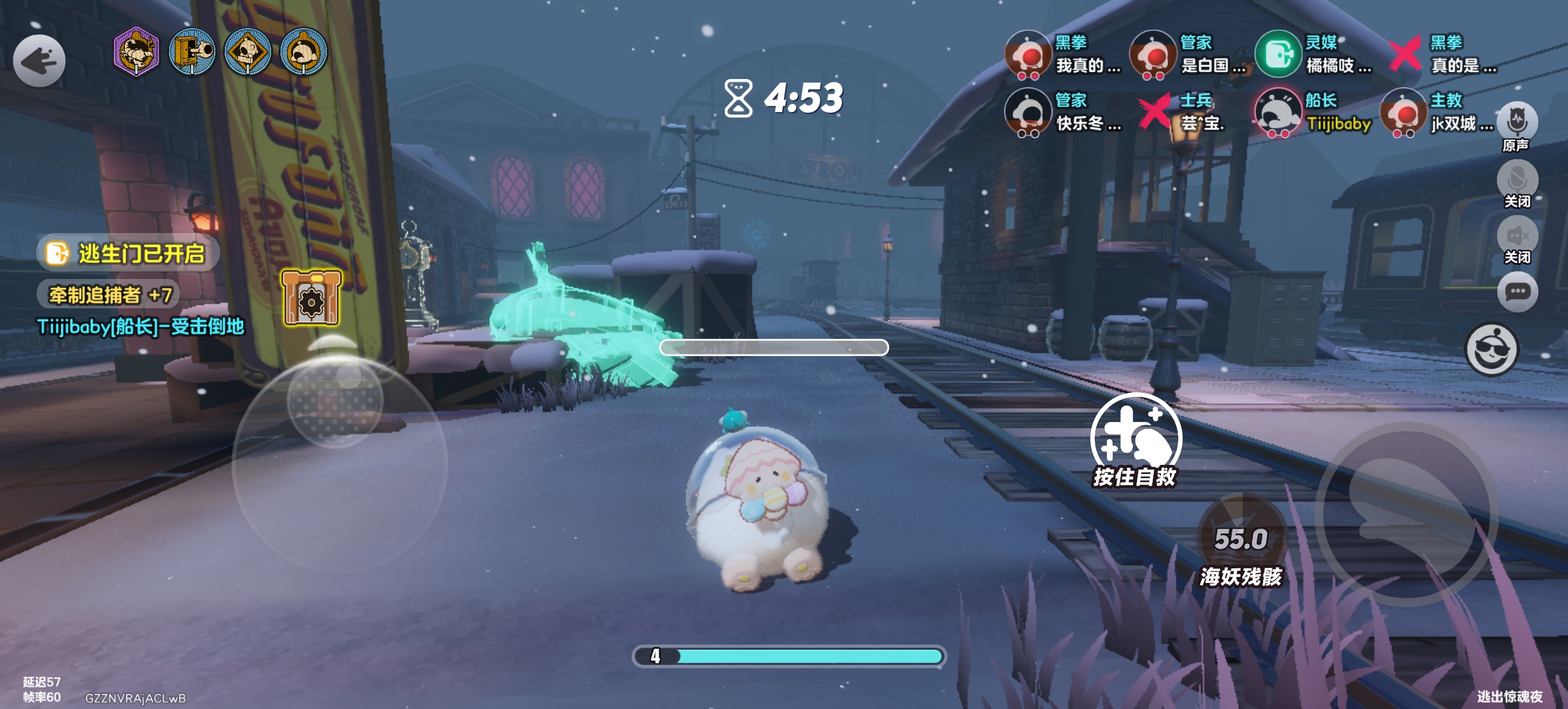1568x709 pixels.
Task: Hold the self-rescue 按住自救 button
Action: (1135, 439)
